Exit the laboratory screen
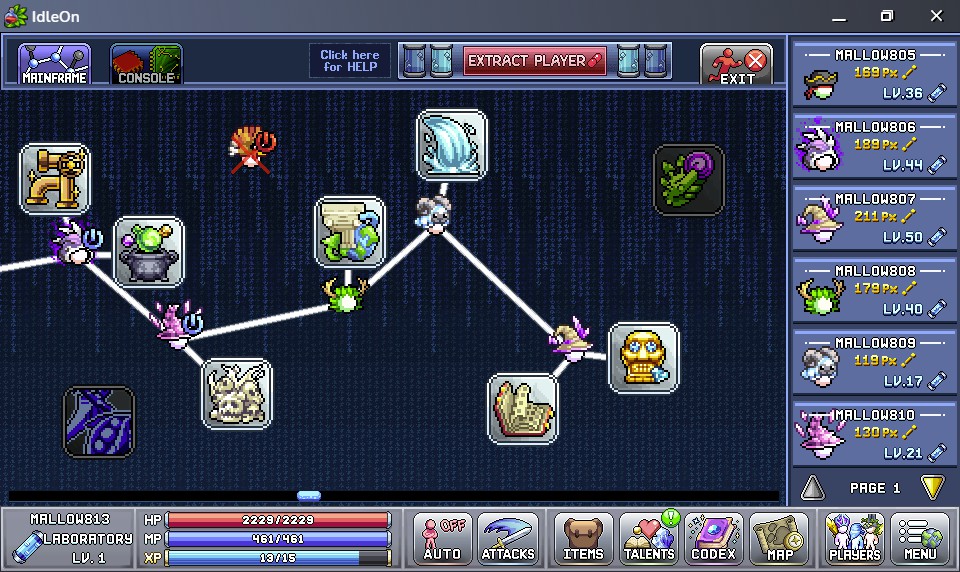Viewport: 960px width, 572px height. [x=737, y=64]
